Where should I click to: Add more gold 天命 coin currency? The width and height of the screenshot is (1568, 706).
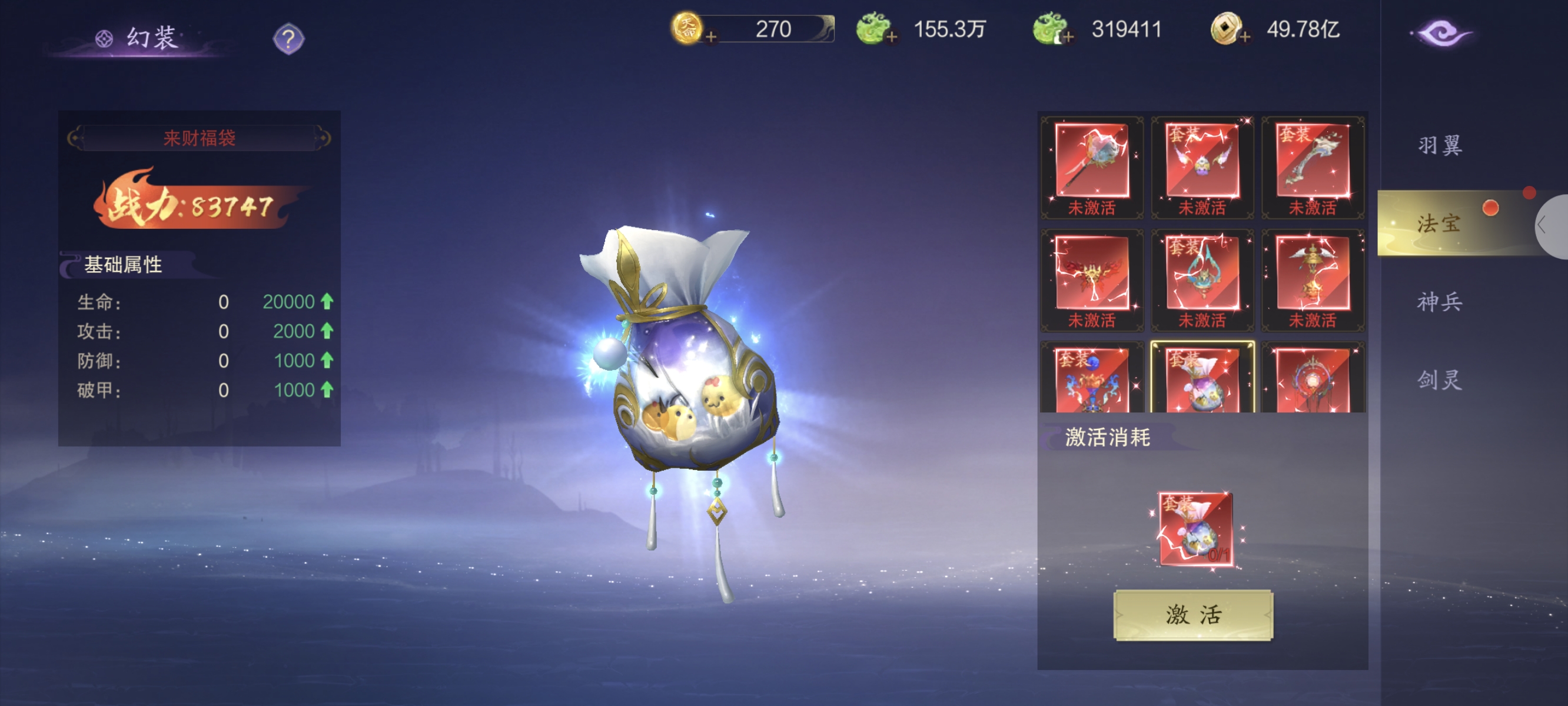tap(710, 37)
